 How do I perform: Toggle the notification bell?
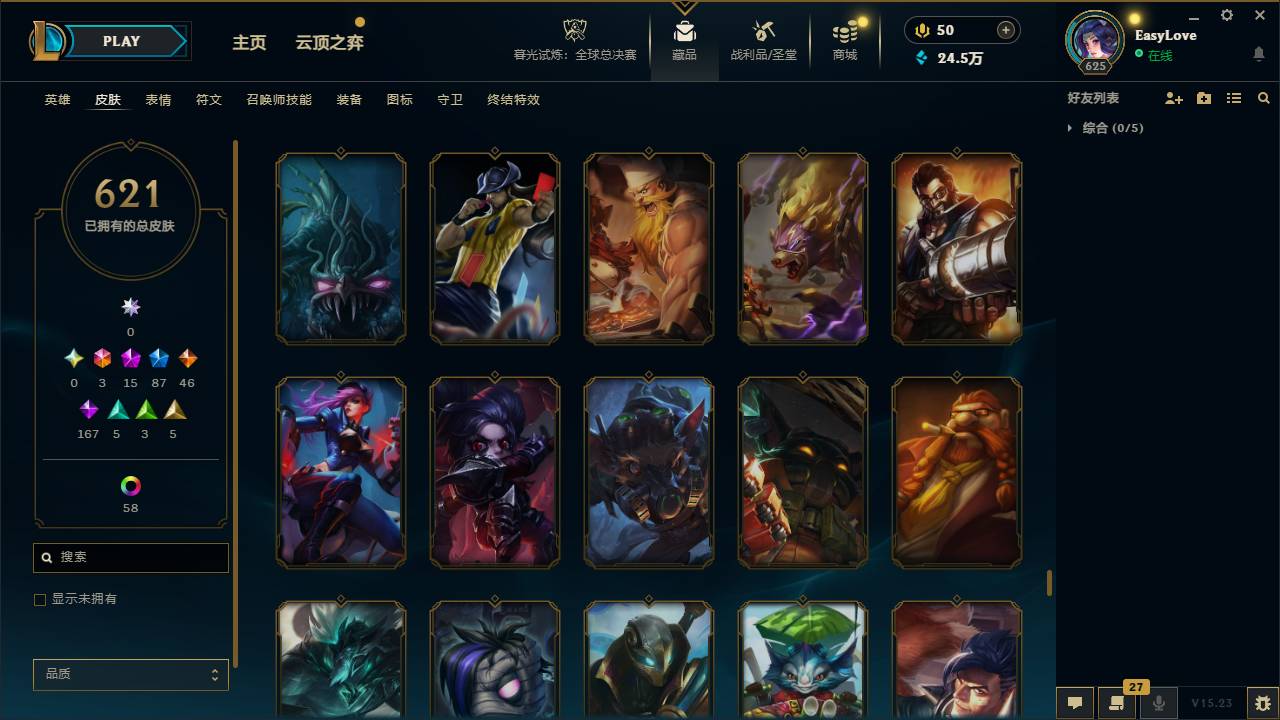click(x=1258, y=51)
